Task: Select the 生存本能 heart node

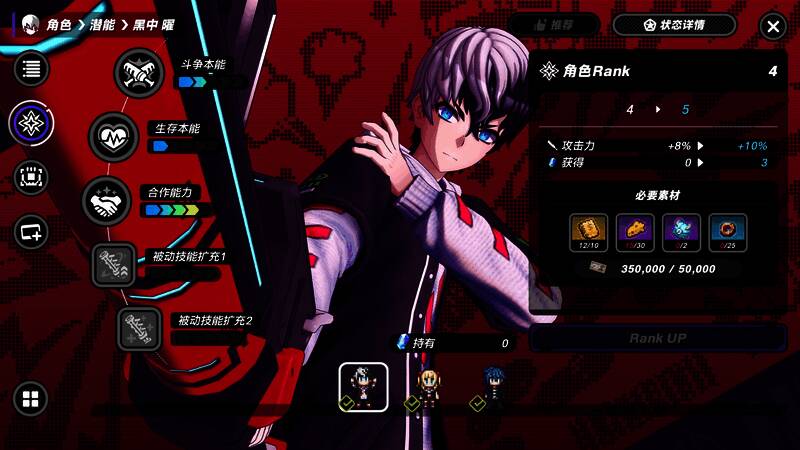Action: pos(114,137)
